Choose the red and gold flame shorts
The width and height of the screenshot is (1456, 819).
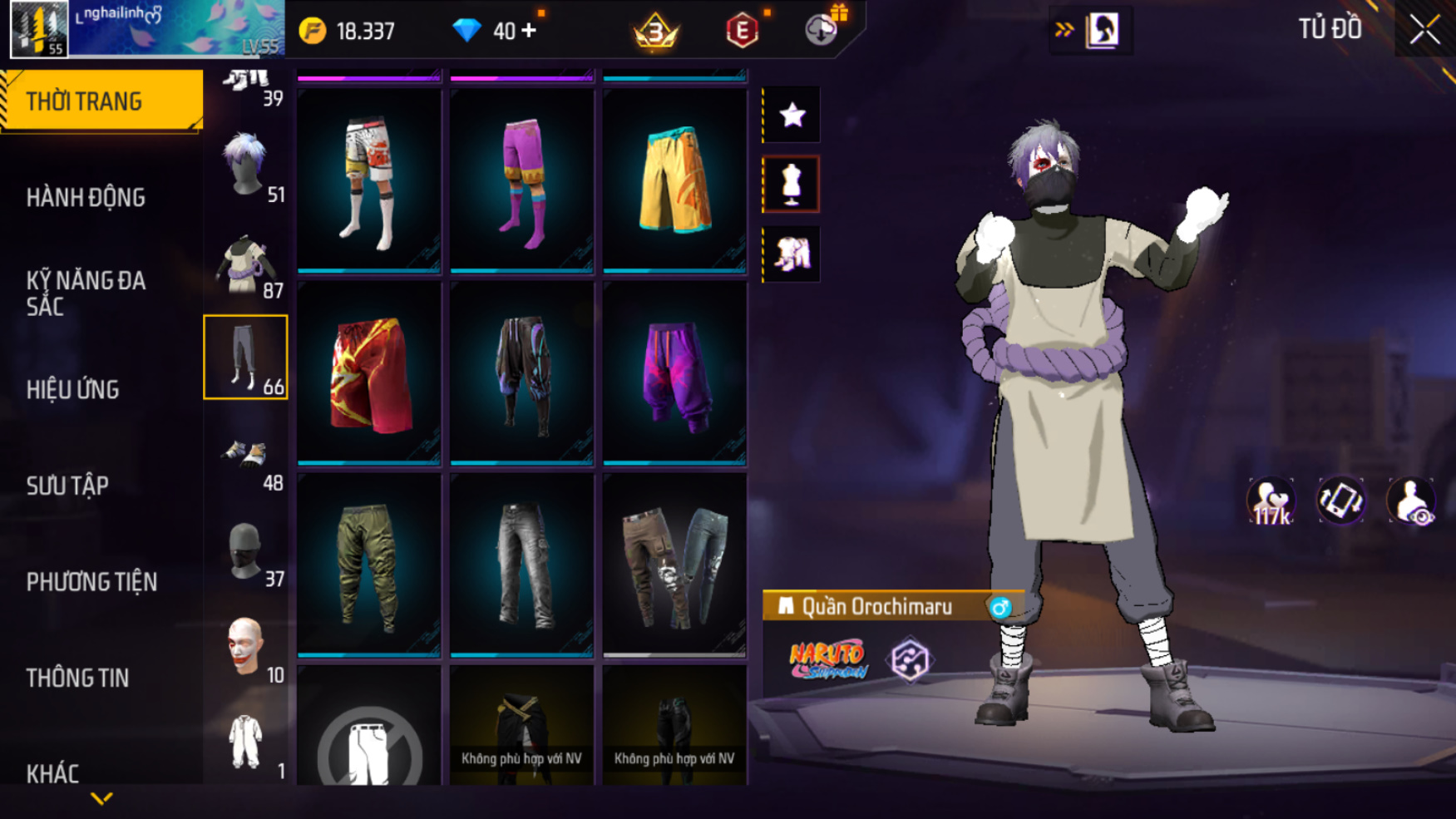tap(369, 372)
